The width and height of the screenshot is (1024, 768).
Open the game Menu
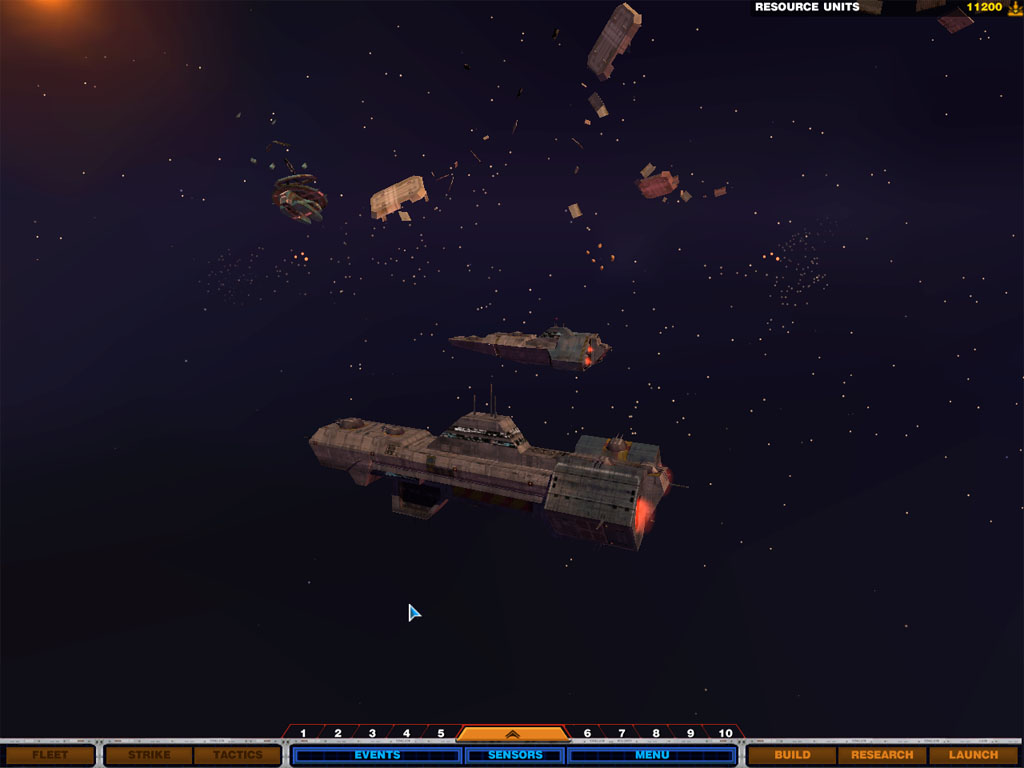652,755
